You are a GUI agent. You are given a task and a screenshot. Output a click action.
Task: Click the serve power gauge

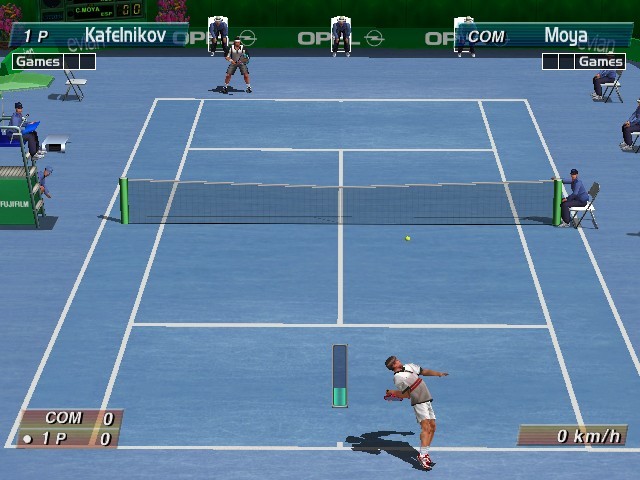[340, 376]
